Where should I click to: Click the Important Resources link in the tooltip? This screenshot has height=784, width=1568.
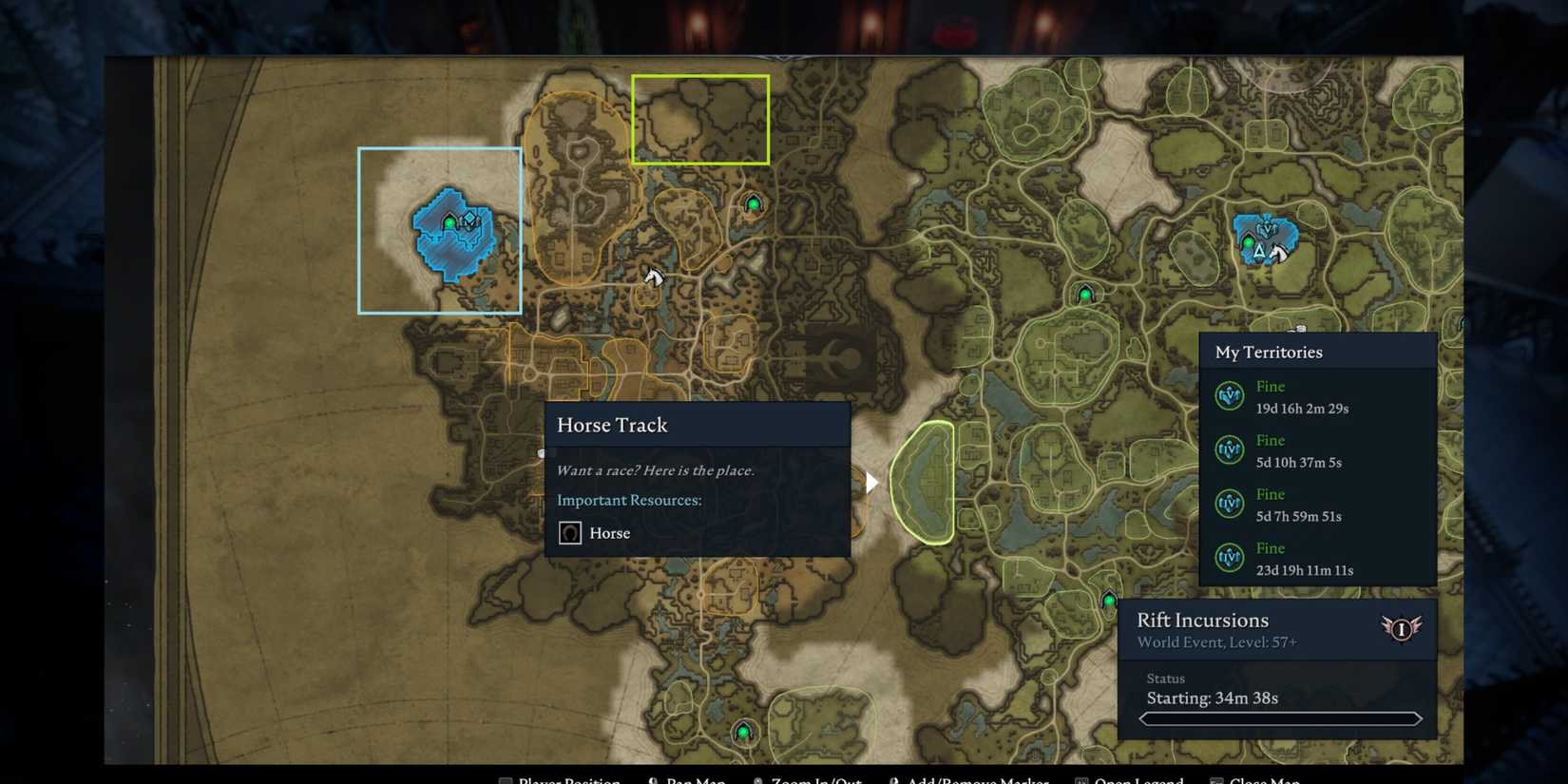click(628, 500)
